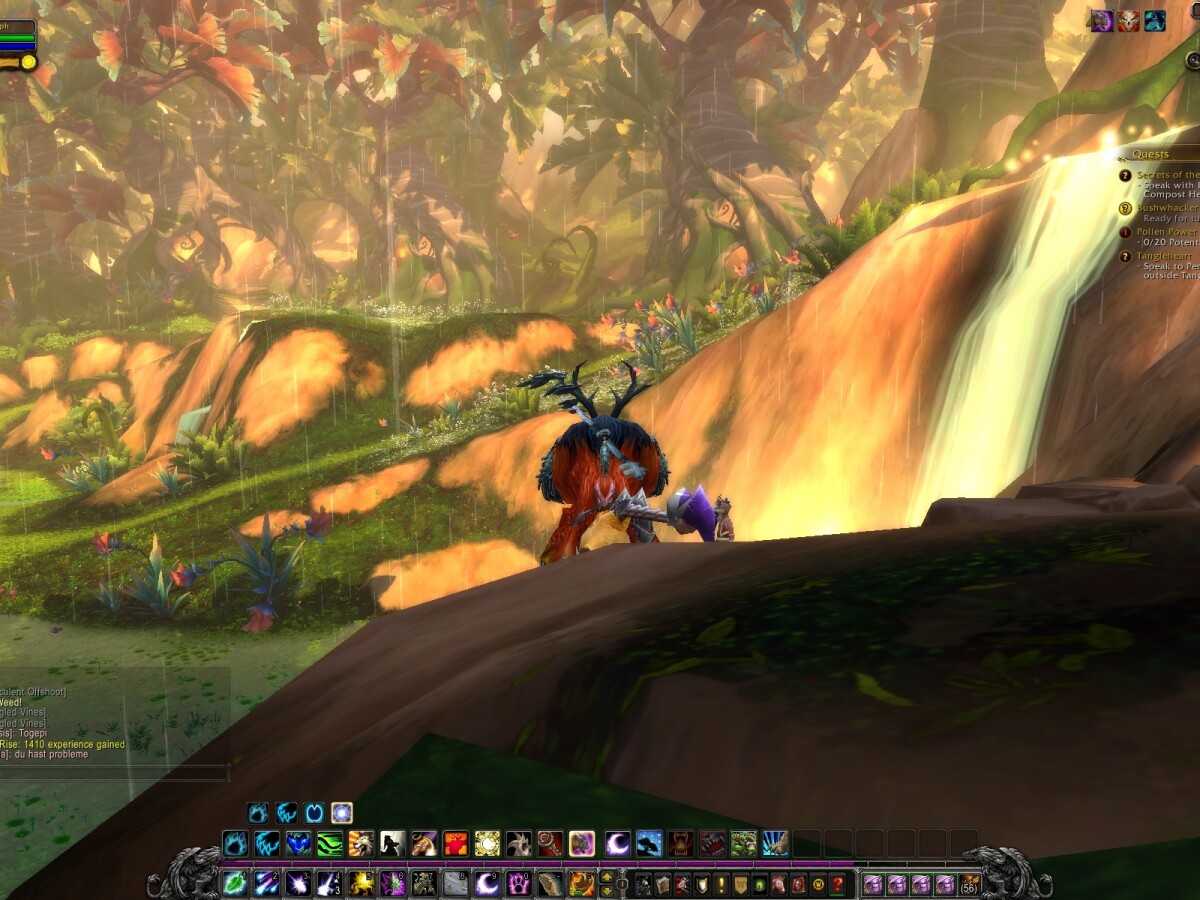Open the shield icon micro menu button
The height and width of the screenshot is (900, 1200).
pyautogui.click(x=701, y=885)
